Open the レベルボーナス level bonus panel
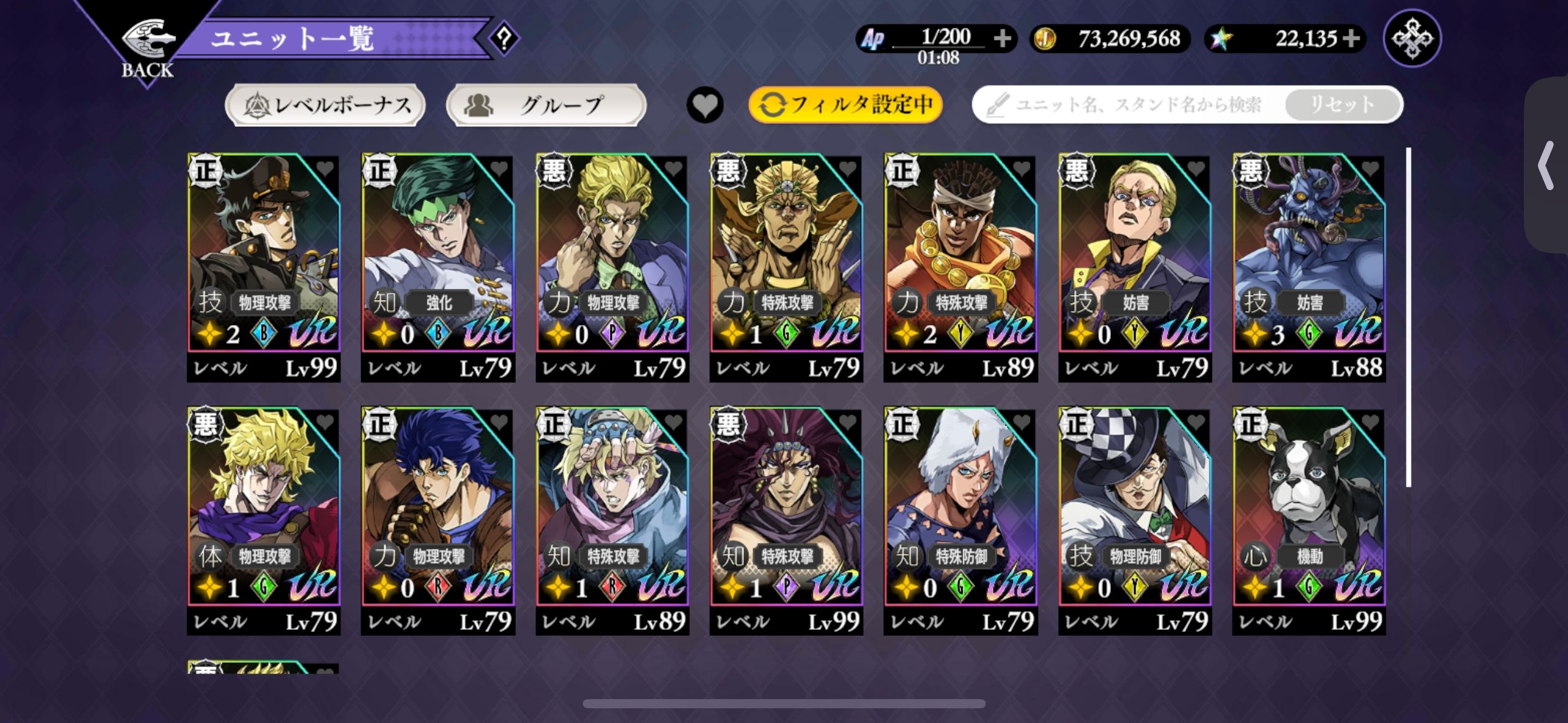The height and width of the screenshot is (723, 1568). tap(326, 105)
